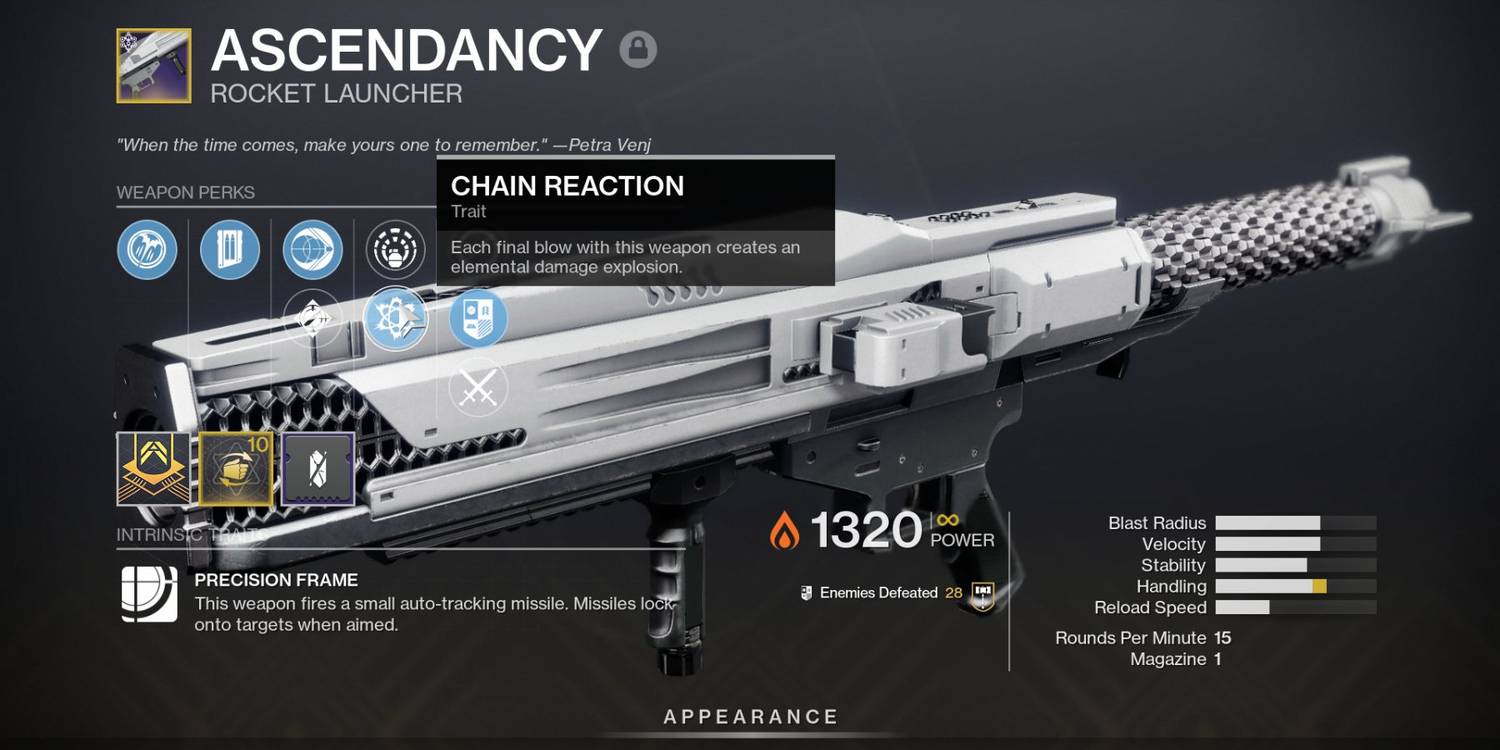The image size is (1500, 750).
Task: Select the banner perk icon in the trait column
Action: point(478,320)
